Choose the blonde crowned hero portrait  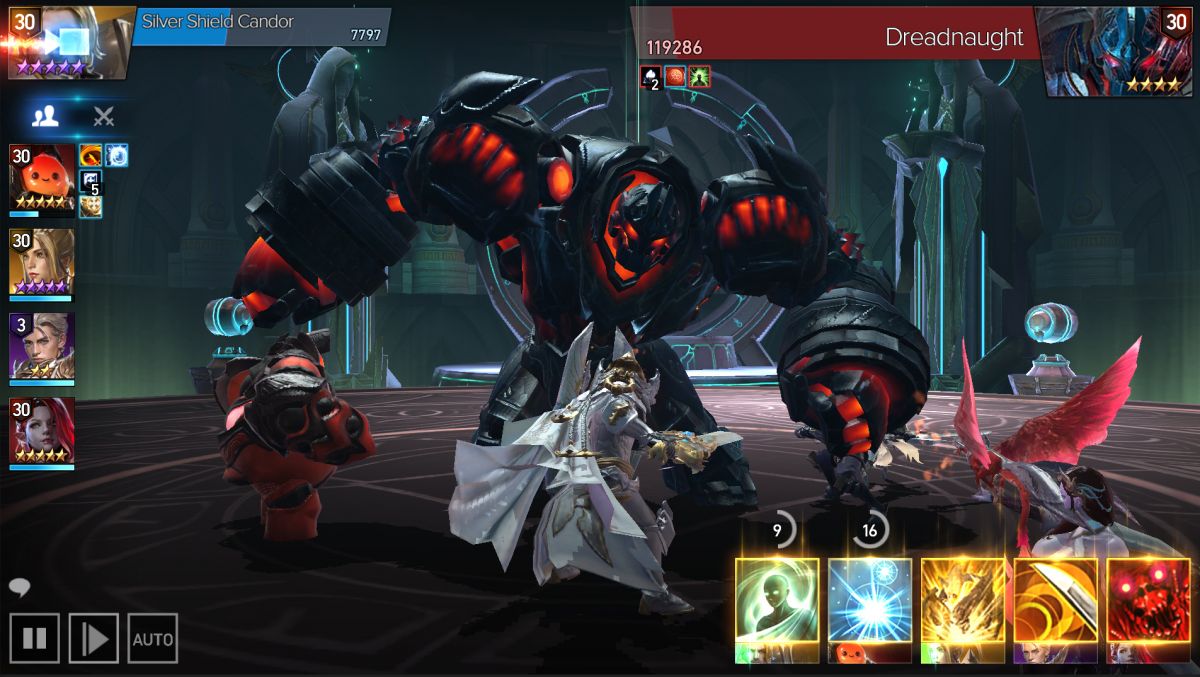(42, 262)
